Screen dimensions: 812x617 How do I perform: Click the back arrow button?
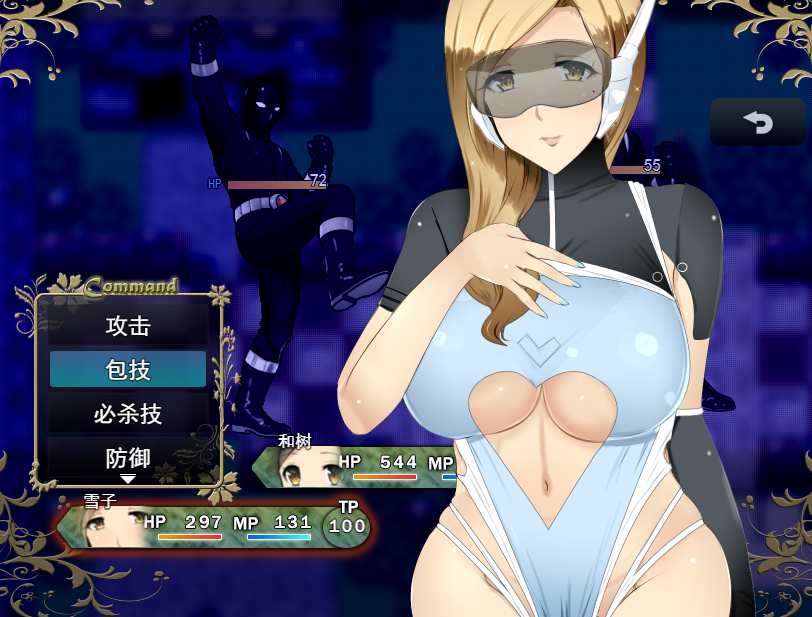tap(757, 122)
